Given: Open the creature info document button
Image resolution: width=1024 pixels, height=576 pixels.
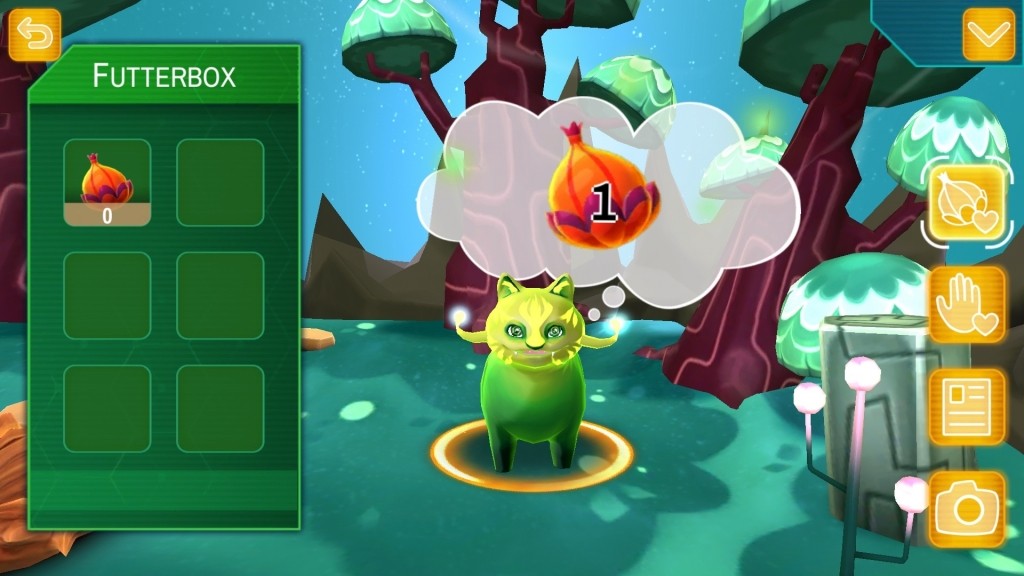Looking at the screenshot, I should pyautogui.click(x=967, y=407).
